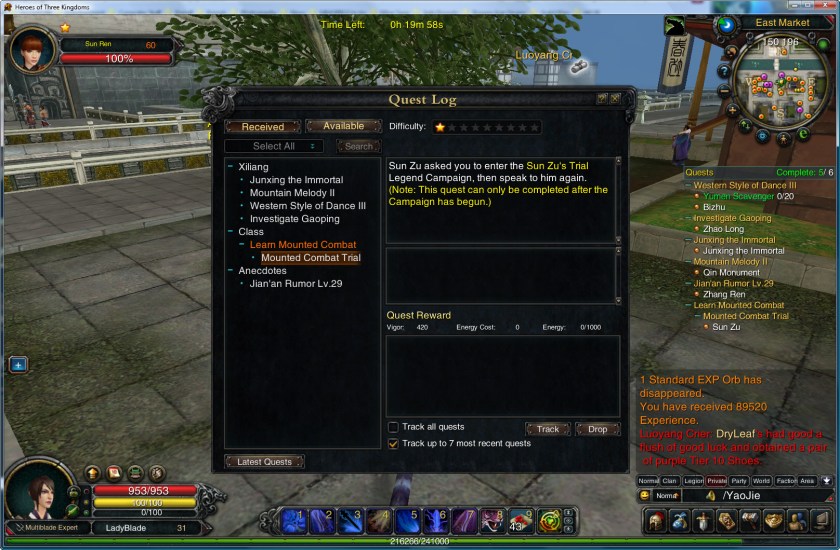This screenshot has height=550, width=840.
Task: Collapse the Xiliang quest category
Action: tap(231, 167)
